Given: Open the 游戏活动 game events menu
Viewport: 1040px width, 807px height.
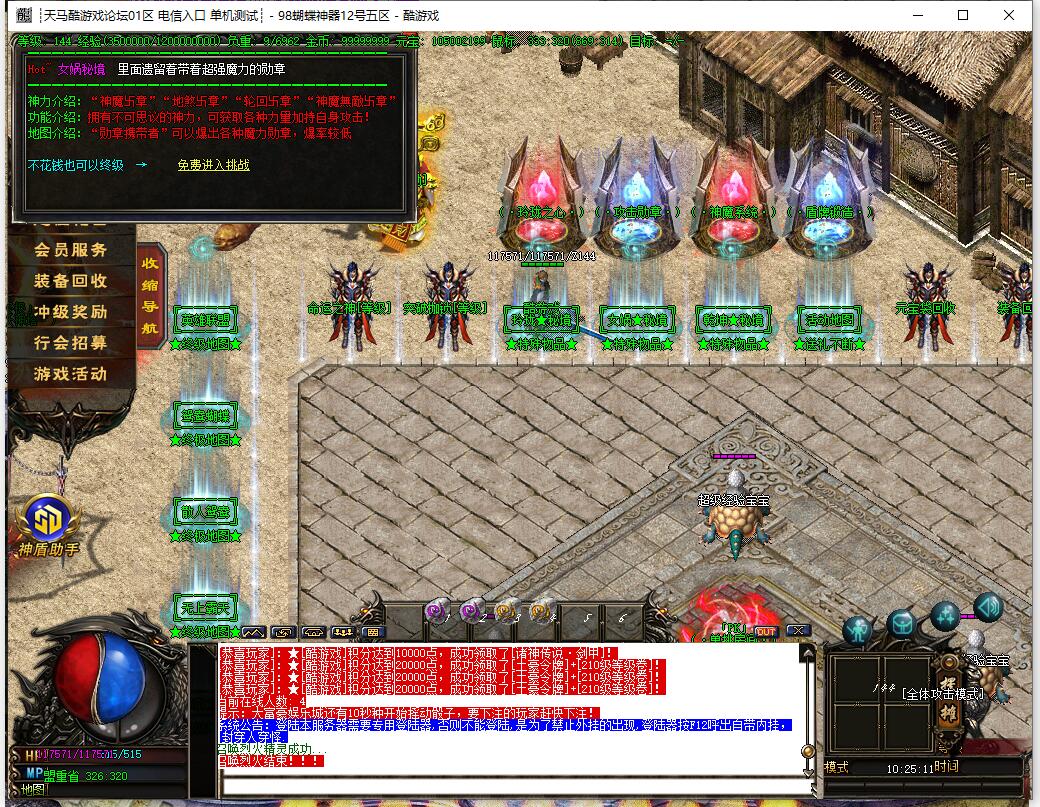Looking at the screenshot, I should [70, 374].
